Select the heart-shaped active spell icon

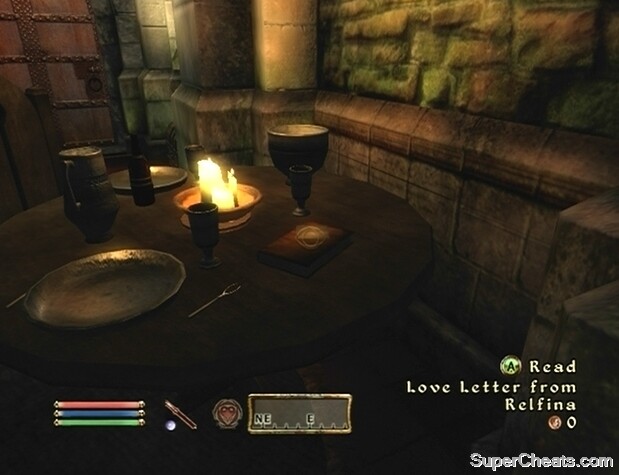pyautogui.click(x=226, y=411)
